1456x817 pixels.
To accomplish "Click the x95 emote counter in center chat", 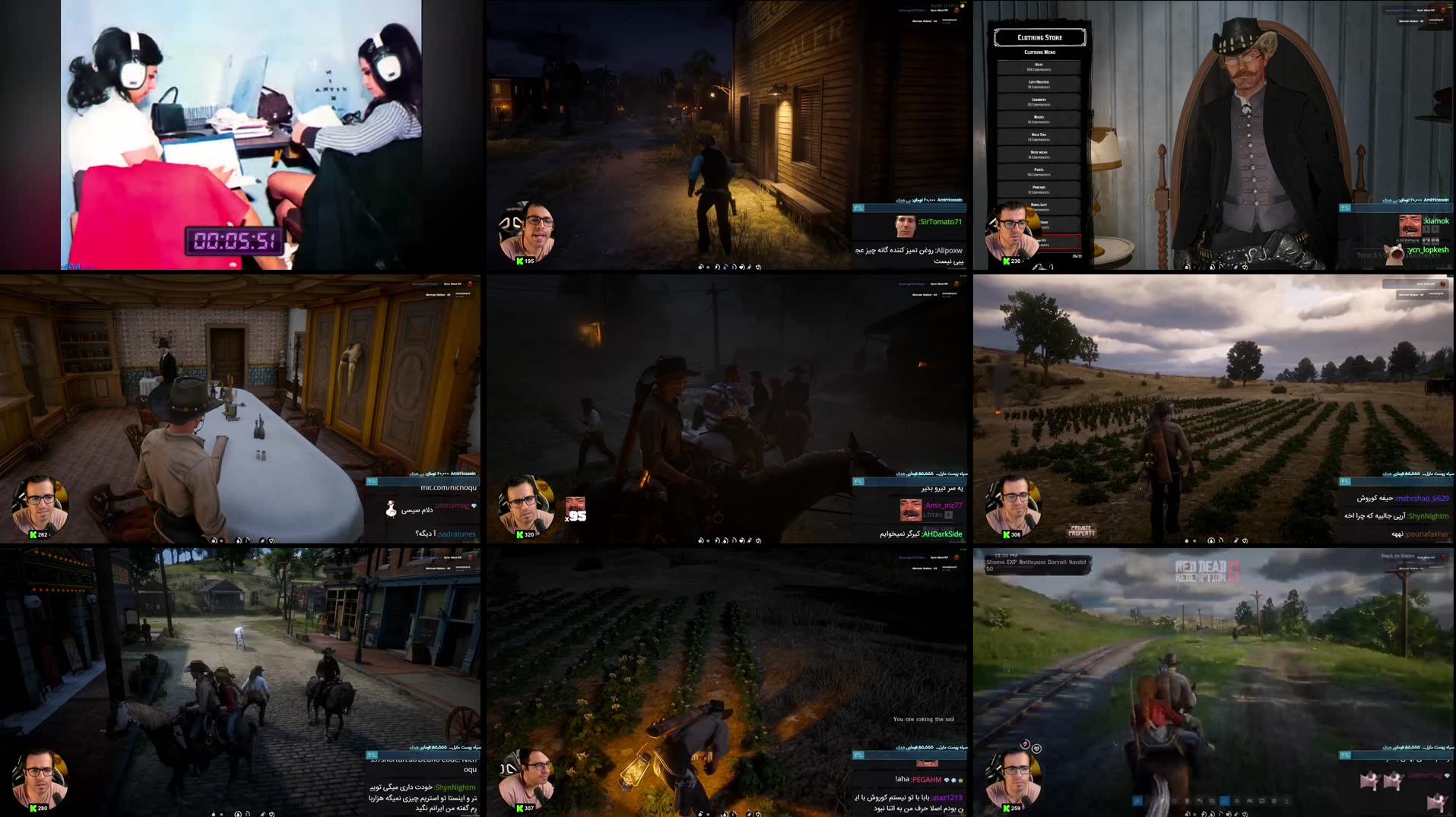I will [x=576, y=518].
